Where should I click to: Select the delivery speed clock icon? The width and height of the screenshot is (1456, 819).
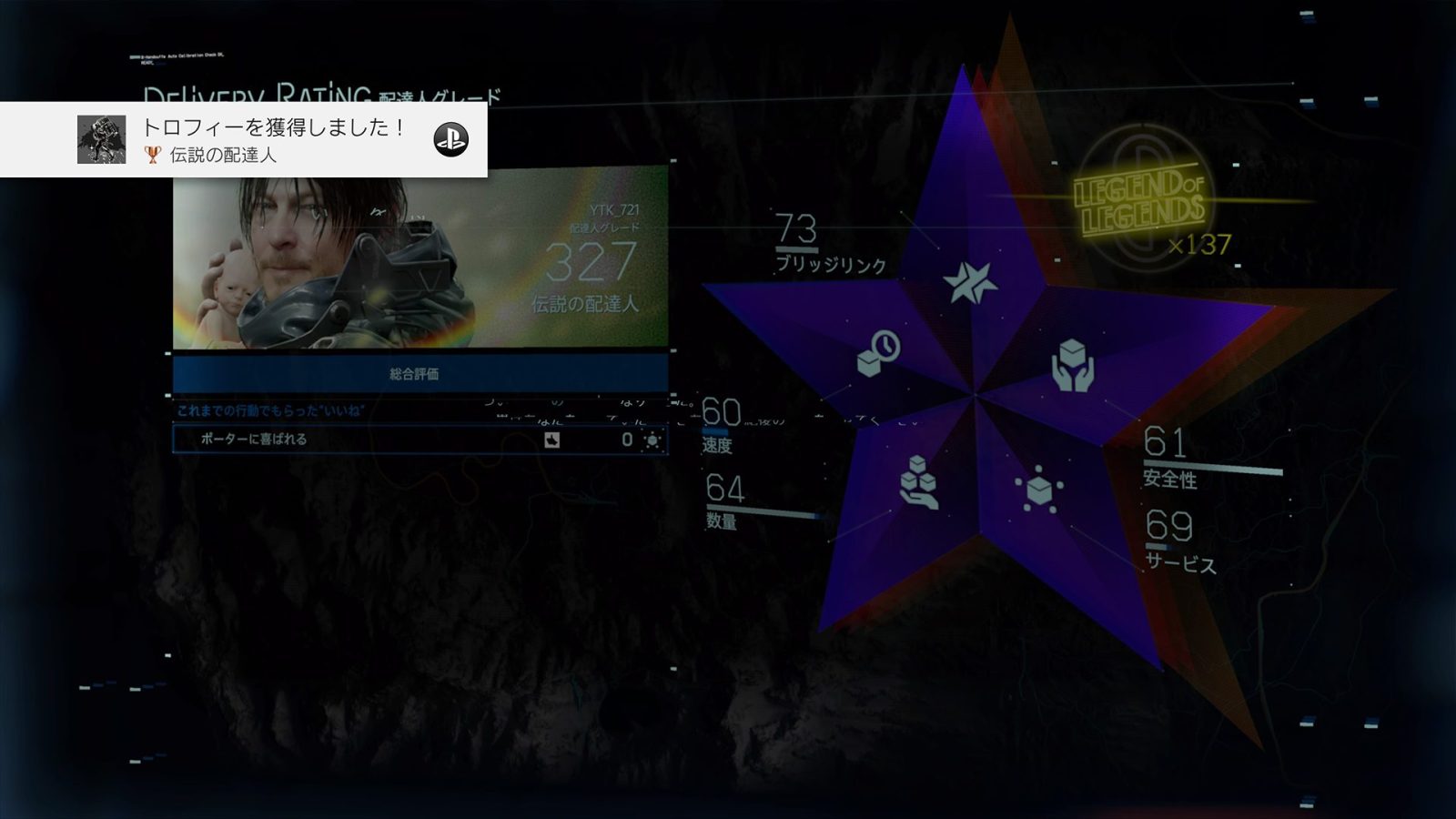pyautogui.click(x=879, y=353)
